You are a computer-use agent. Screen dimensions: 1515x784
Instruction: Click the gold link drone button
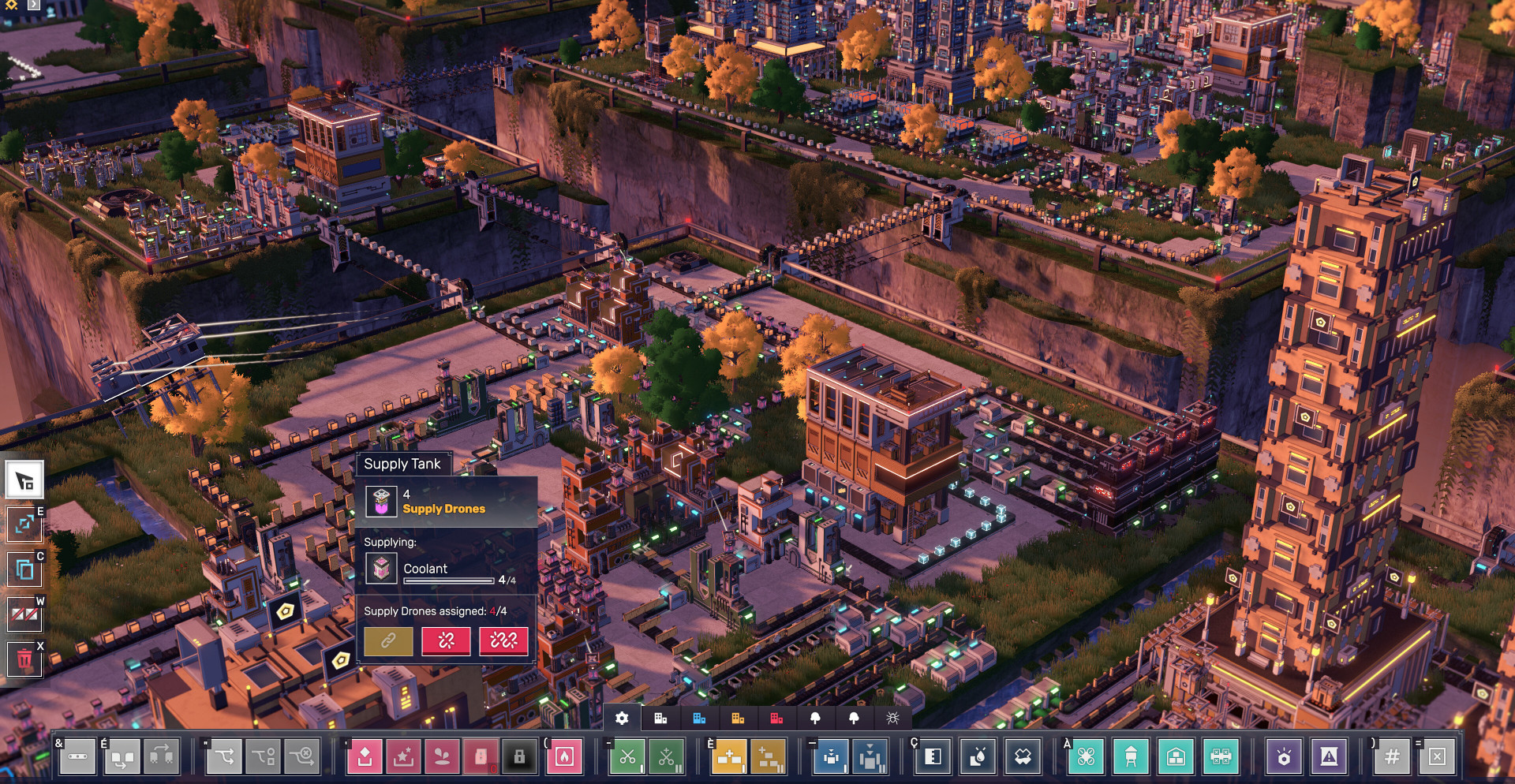(x=387, y=641)
